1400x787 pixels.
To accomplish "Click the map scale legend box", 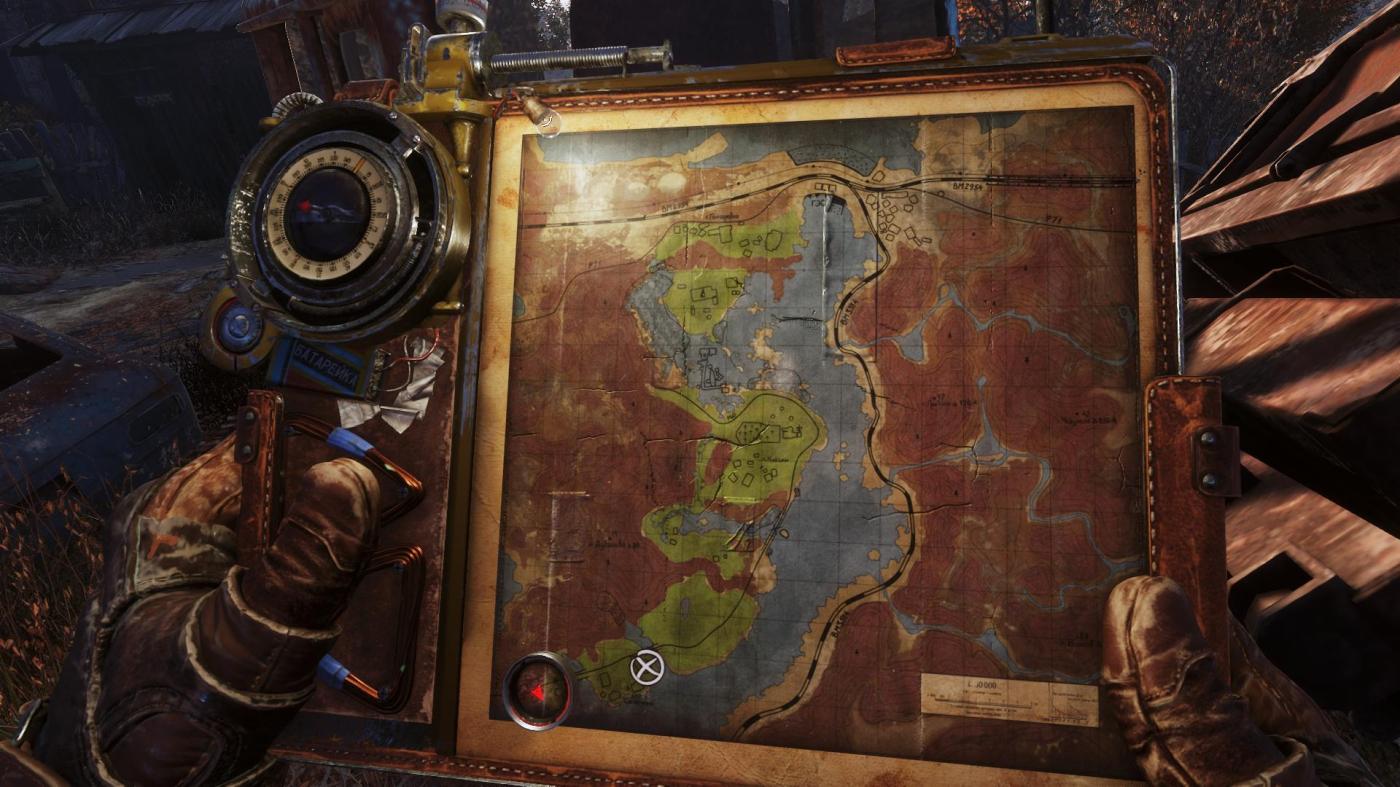I will (x=1008, y=698).
